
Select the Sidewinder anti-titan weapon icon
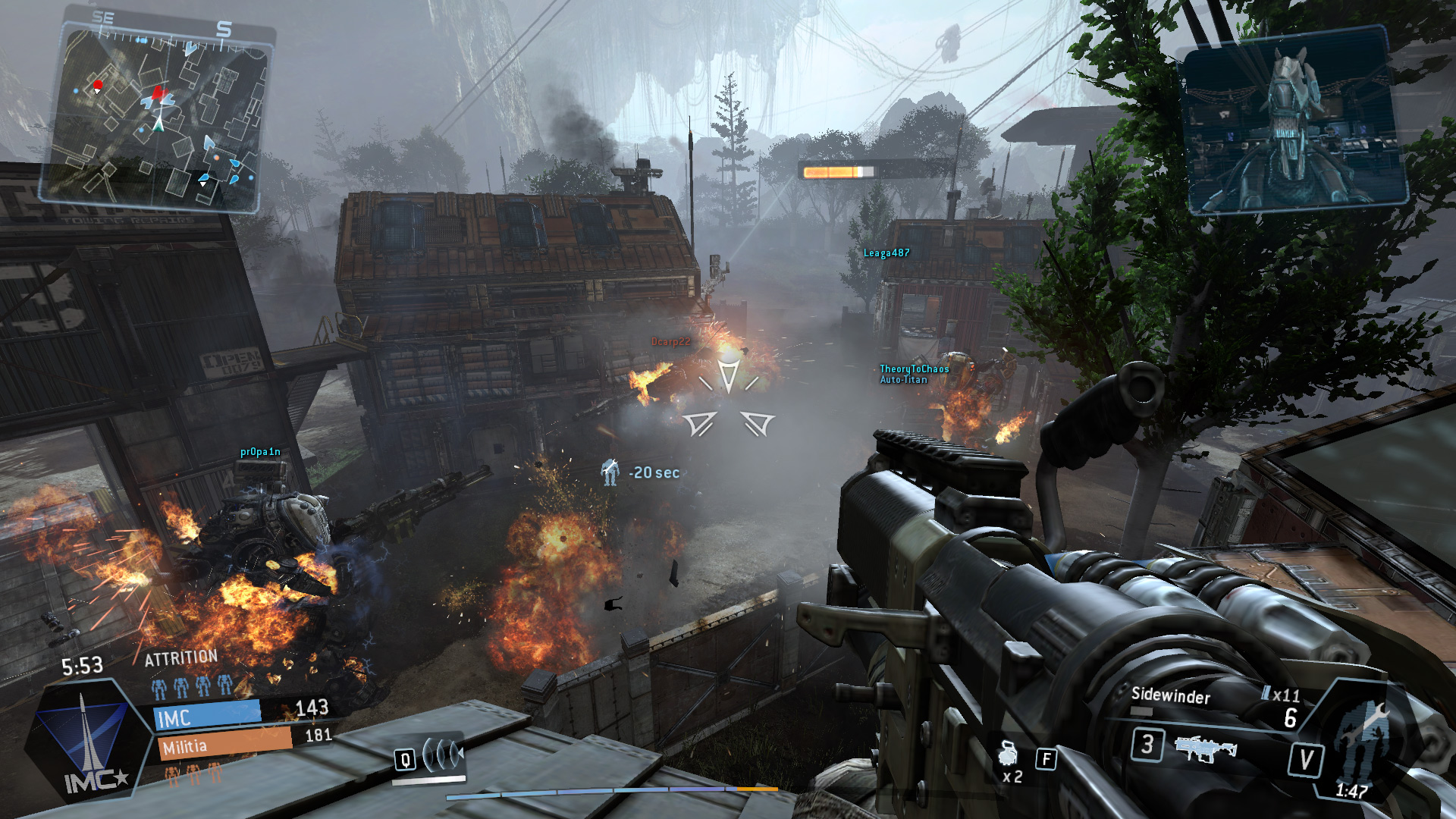(x=1205, y=748)
